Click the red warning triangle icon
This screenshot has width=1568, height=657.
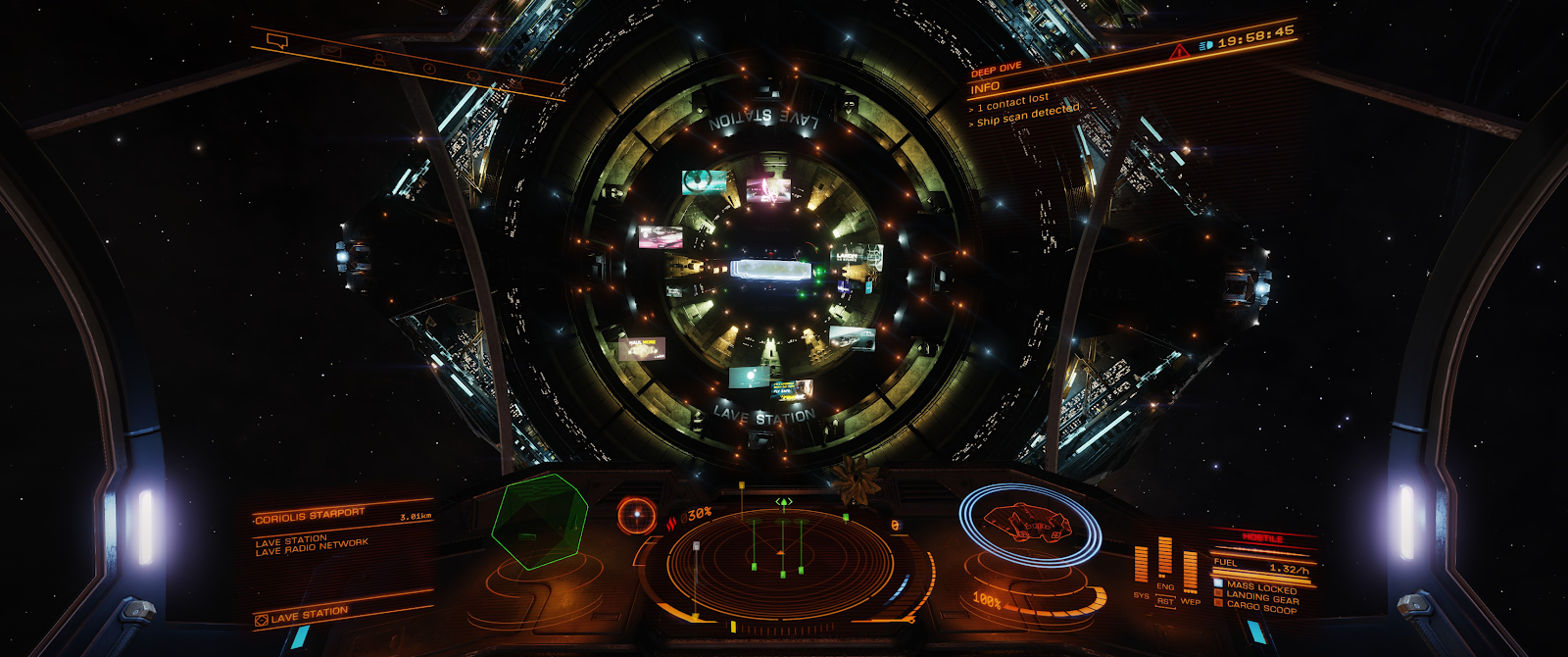point(1179,51)
